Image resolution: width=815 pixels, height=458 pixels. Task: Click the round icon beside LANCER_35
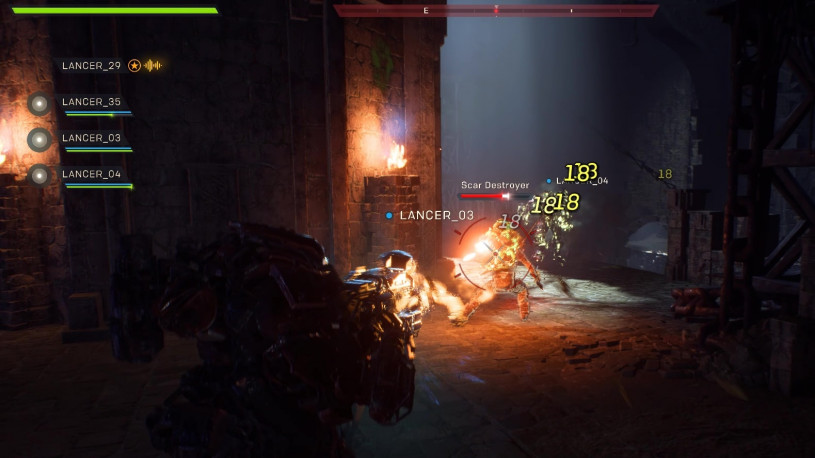coord(39,103)
